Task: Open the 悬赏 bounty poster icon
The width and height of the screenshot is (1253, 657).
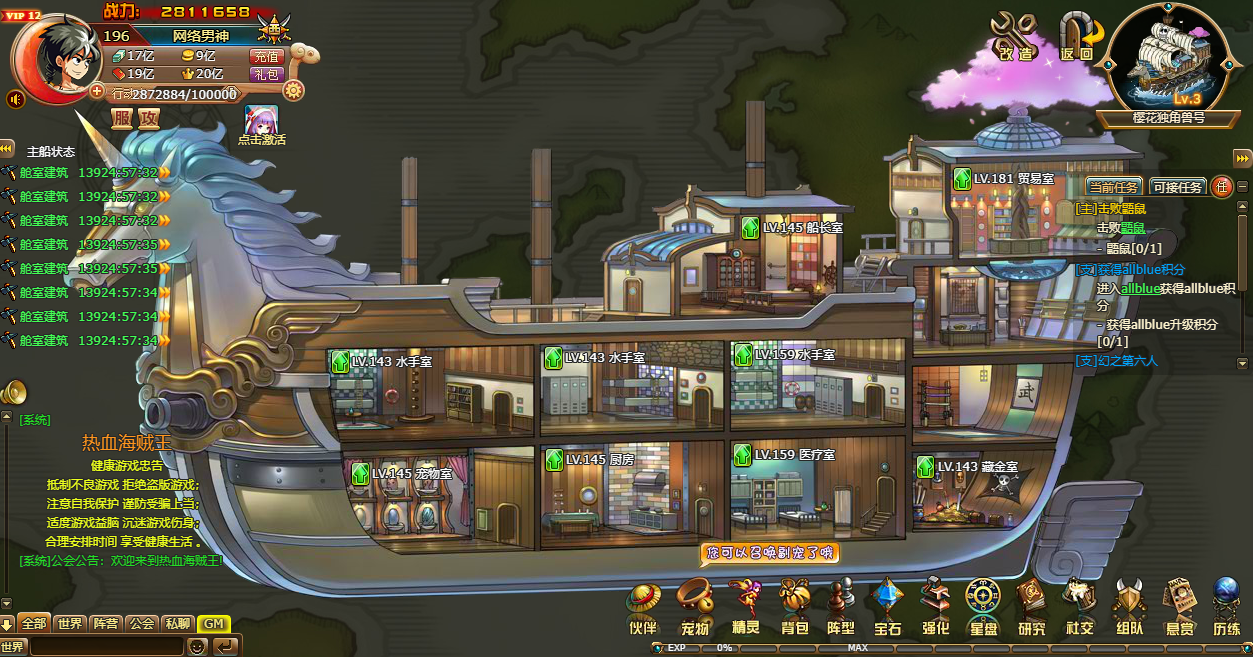Action: pyautogui.click(x=1179, y=606)
